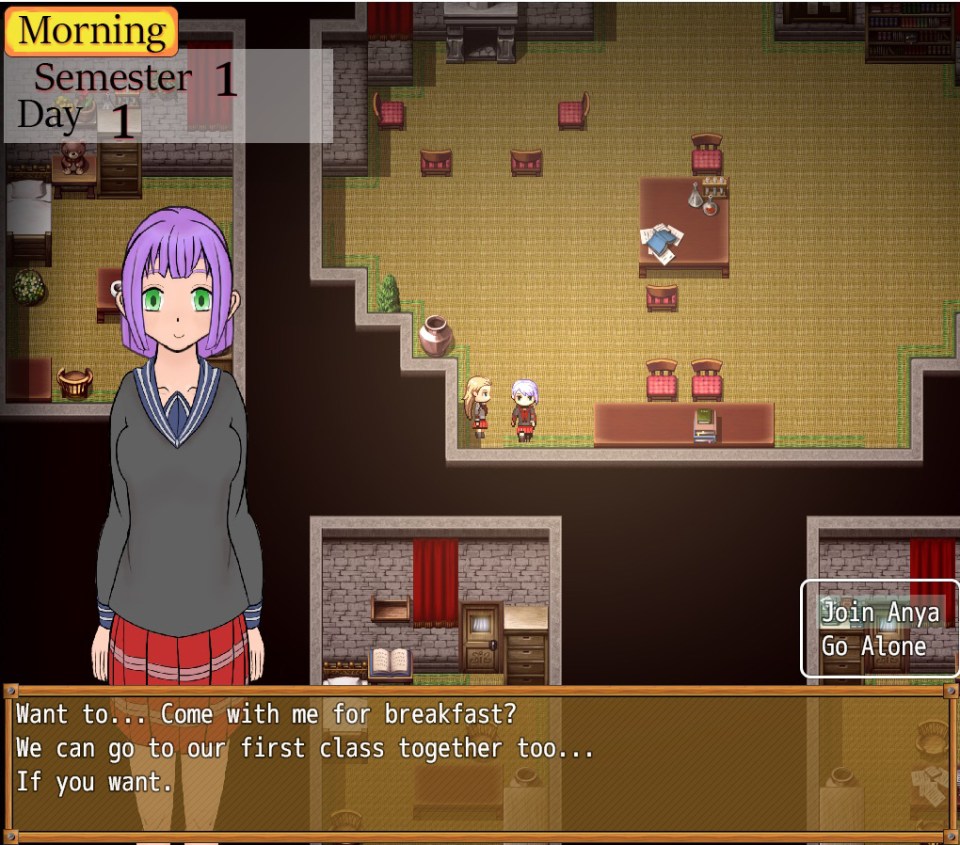The width and height of the screenshot is (960, 845).
Task: Advance the breakfast invitation dialogue box
Action: [478, 762]
